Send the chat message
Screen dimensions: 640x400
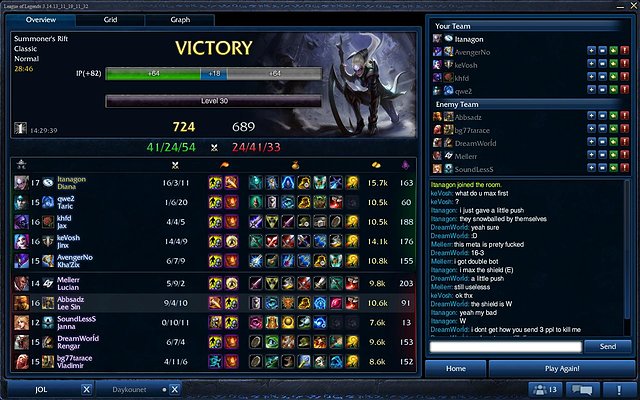tap(607, 346)
